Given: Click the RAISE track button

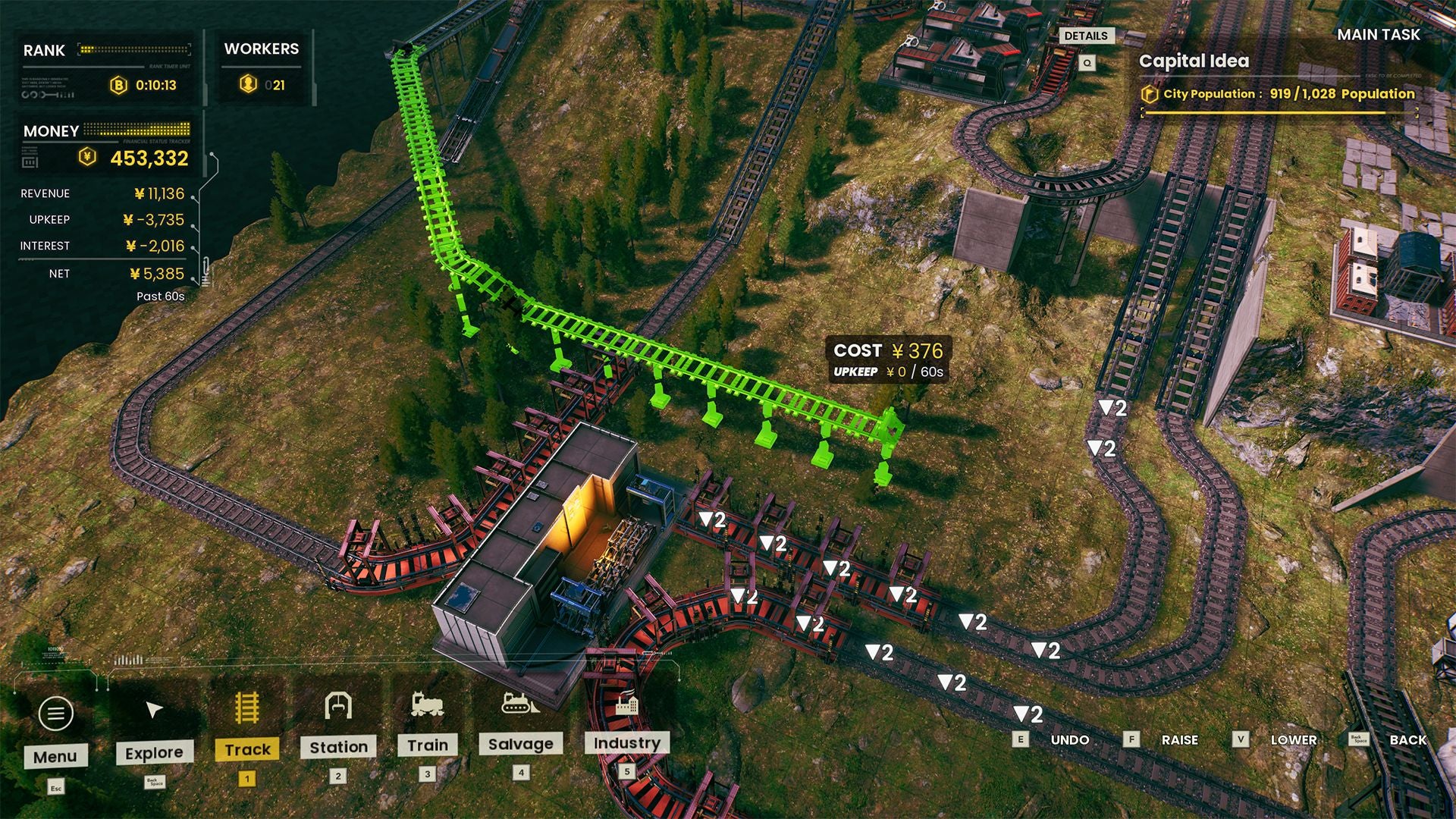Looking at the screenshot, I should [1178, 739].
